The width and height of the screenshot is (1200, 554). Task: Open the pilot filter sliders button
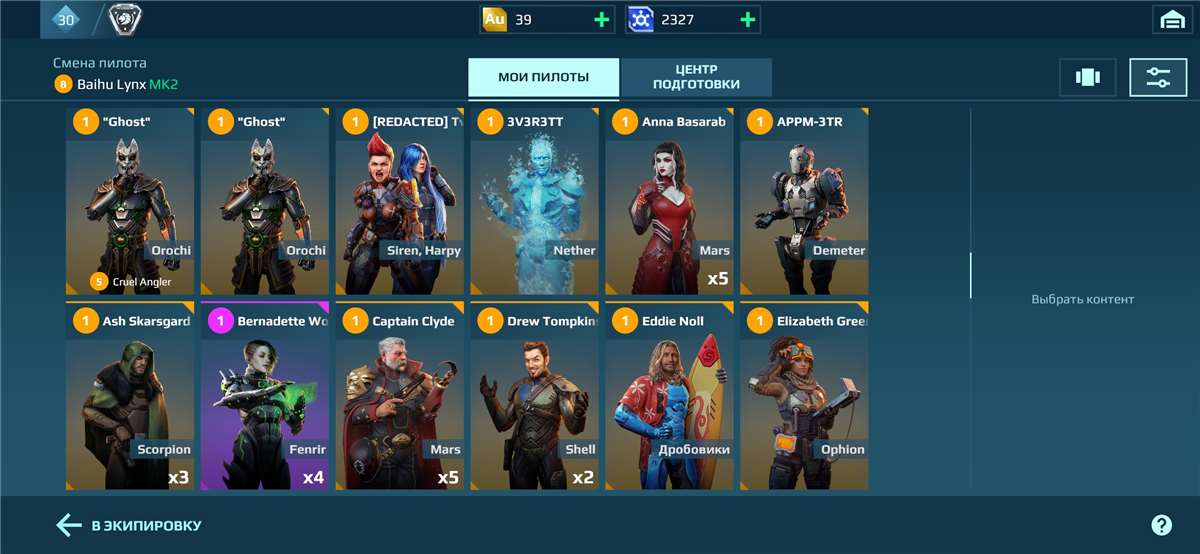(1158, 77)
